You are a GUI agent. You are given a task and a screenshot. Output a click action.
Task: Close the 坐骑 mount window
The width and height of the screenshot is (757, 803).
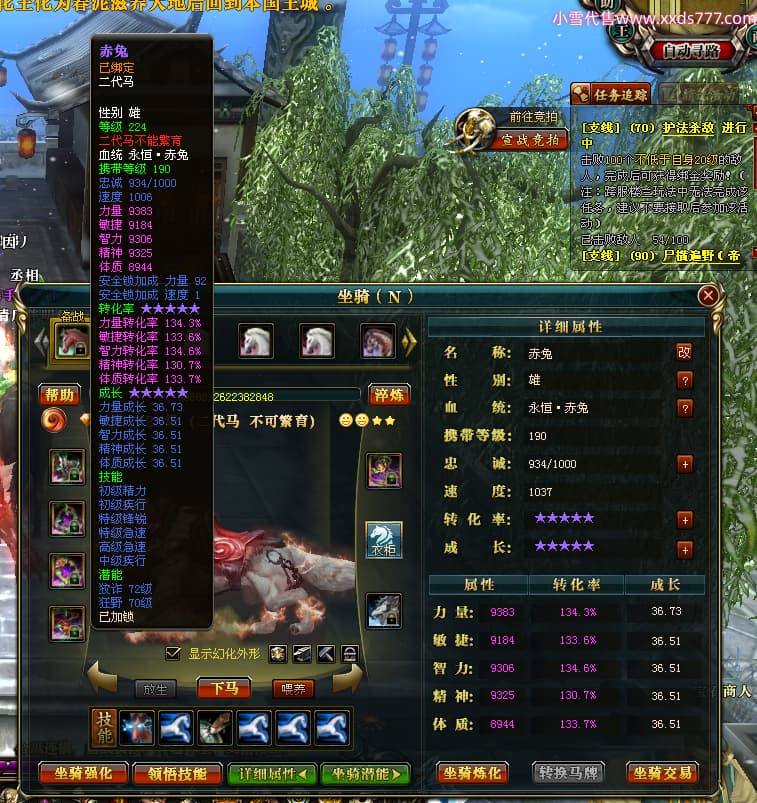click(708, 295)
